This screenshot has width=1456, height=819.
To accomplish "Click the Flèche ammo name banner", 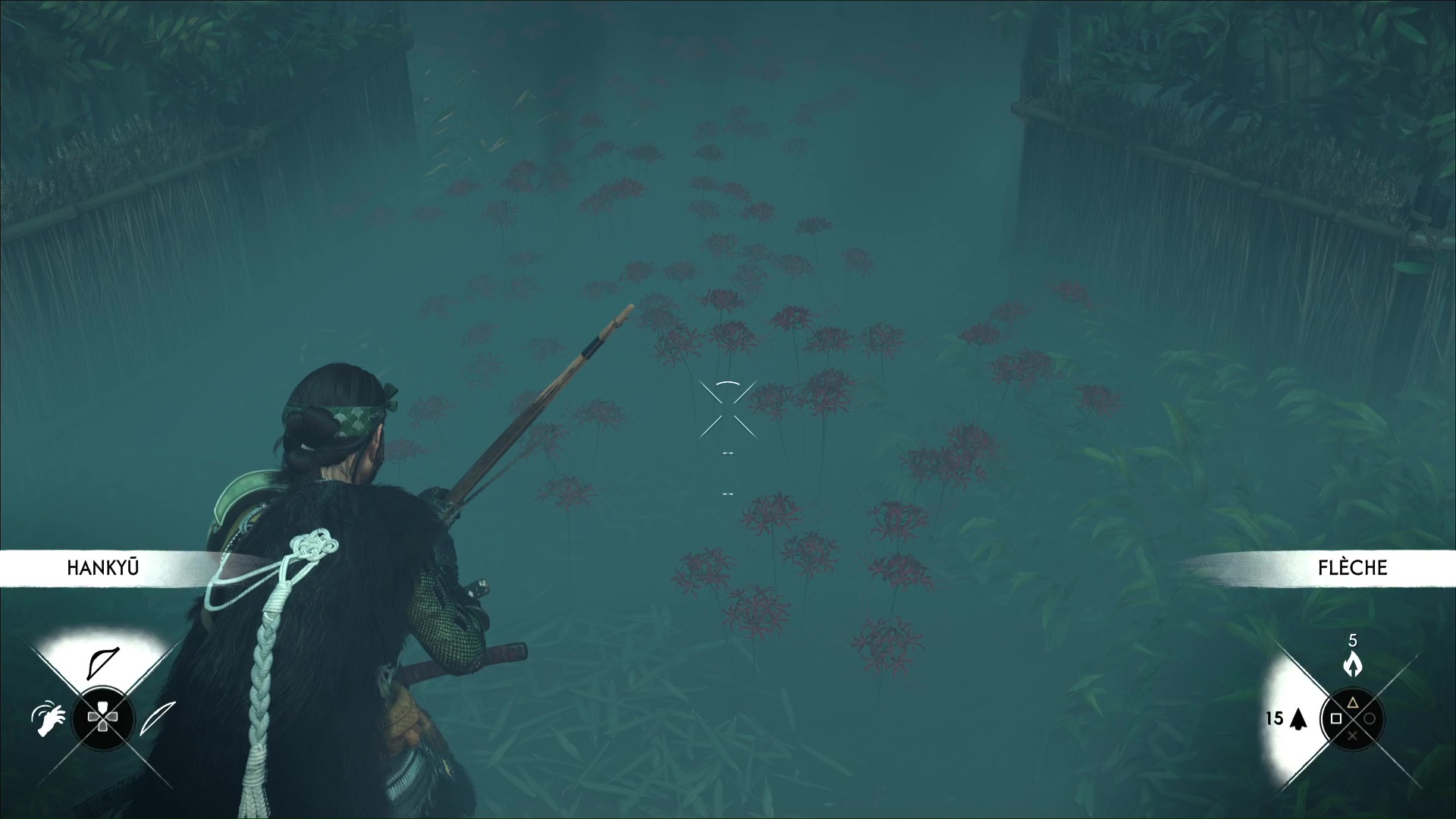I will pos(1351,568).
